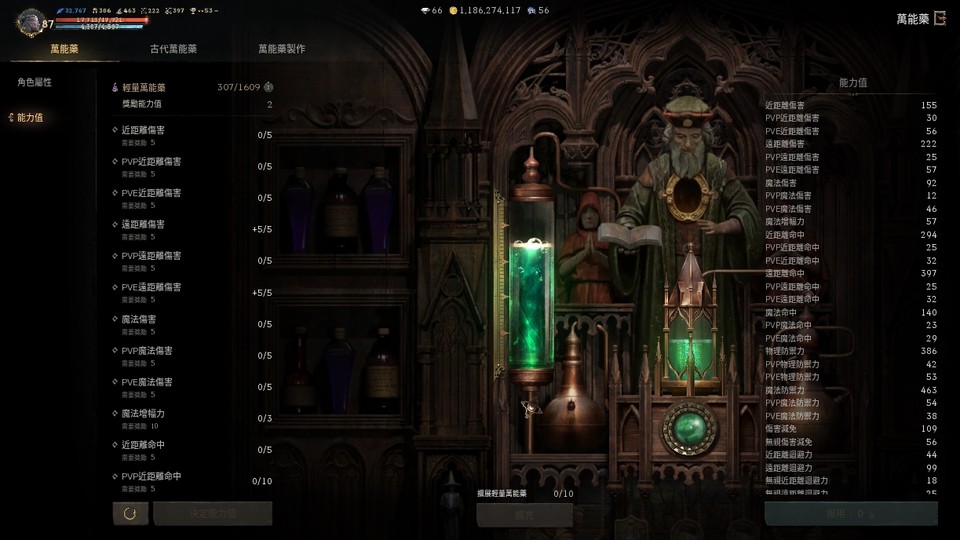The height and width of the screenshot is (540, 960).
Task: Select the 遠距離傷害 stat row
Action: [192, 229]
